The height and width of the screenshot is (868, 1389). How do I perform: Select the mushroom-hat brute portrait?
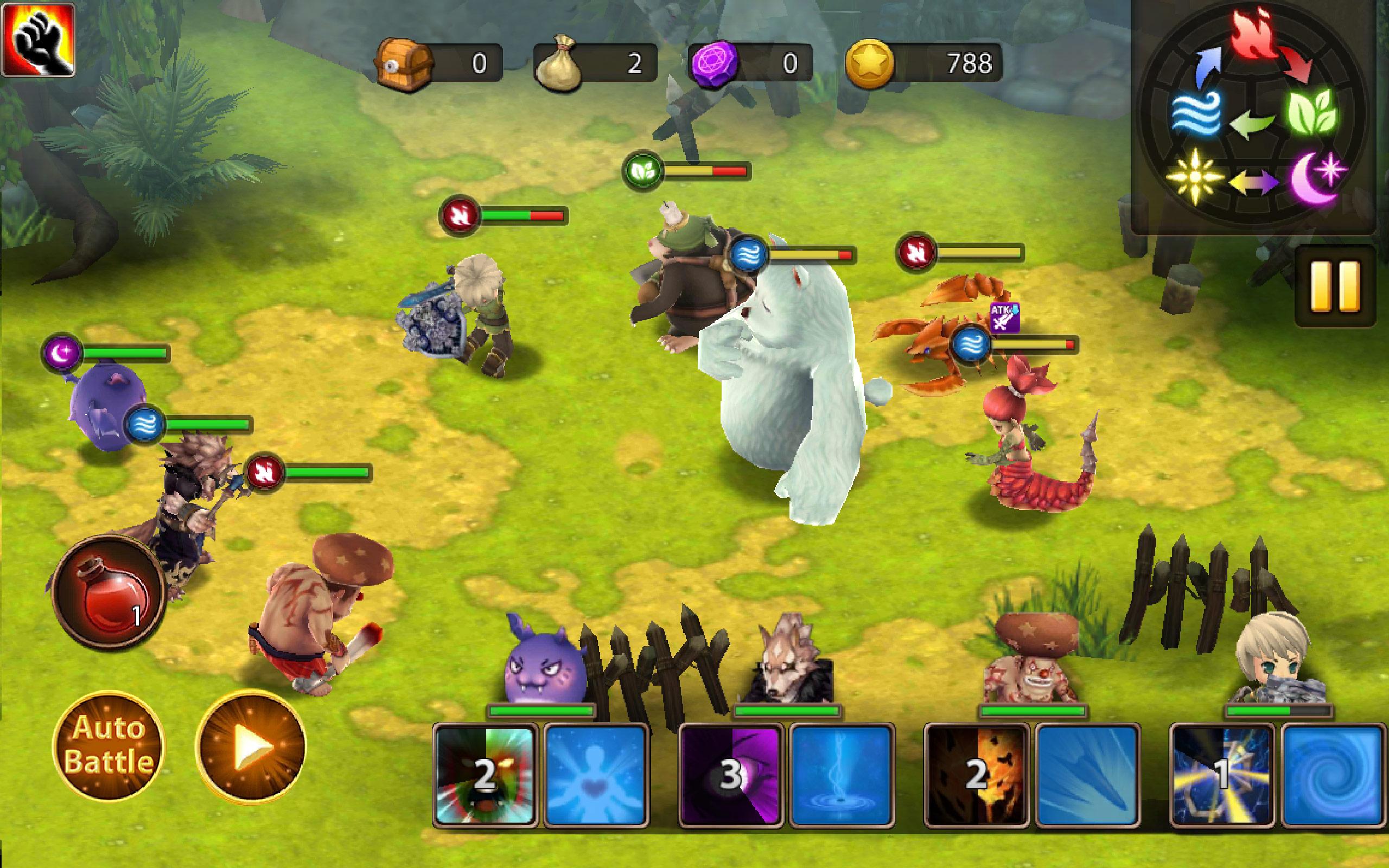pos(1032,660)
